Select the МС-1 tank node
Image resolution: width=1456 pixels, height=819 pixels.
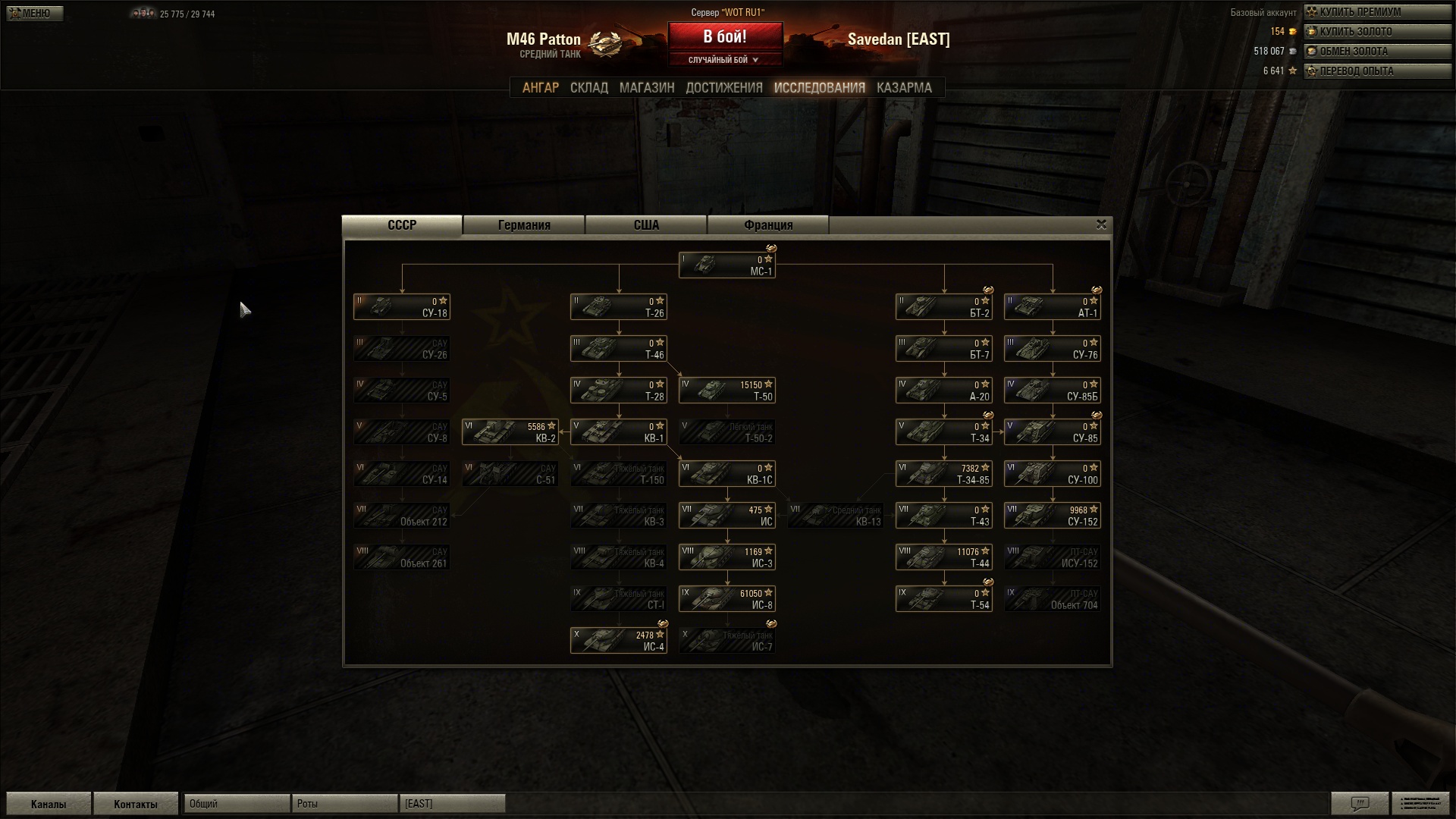[x=726, y=265]
